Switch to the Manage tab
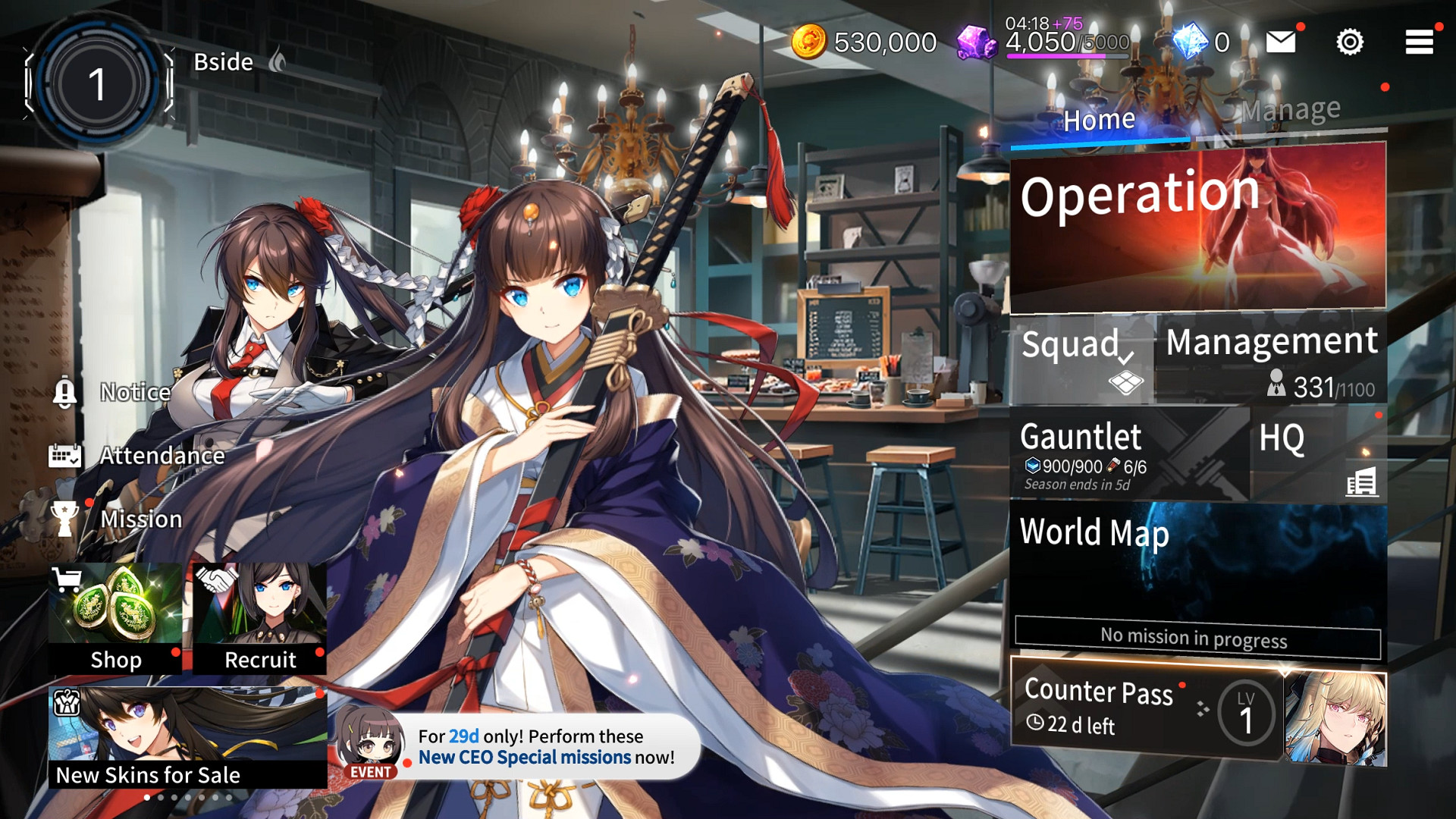Screen dimensions: 1456x819 [x=1289, y=110]
